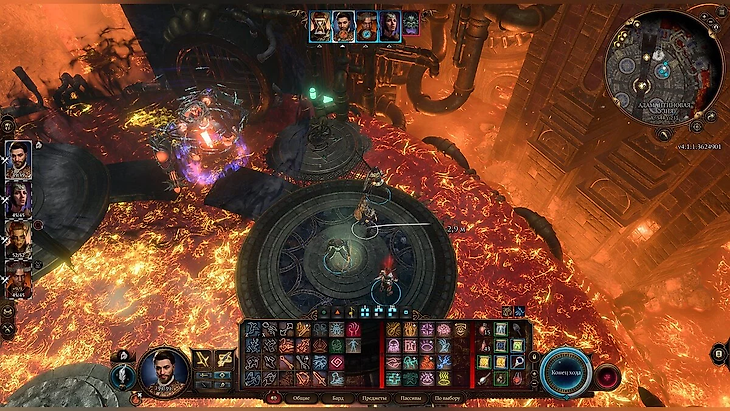730x411 pixels.
Task: Click the 'Конец хода' end turn button
Action: [565, 373]
